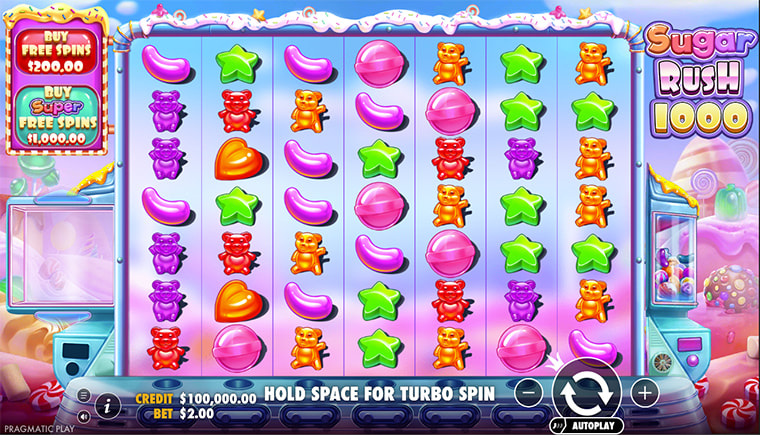Decrease the bet with the minus button
Viewport: 760px width, 435px height.
531,391
